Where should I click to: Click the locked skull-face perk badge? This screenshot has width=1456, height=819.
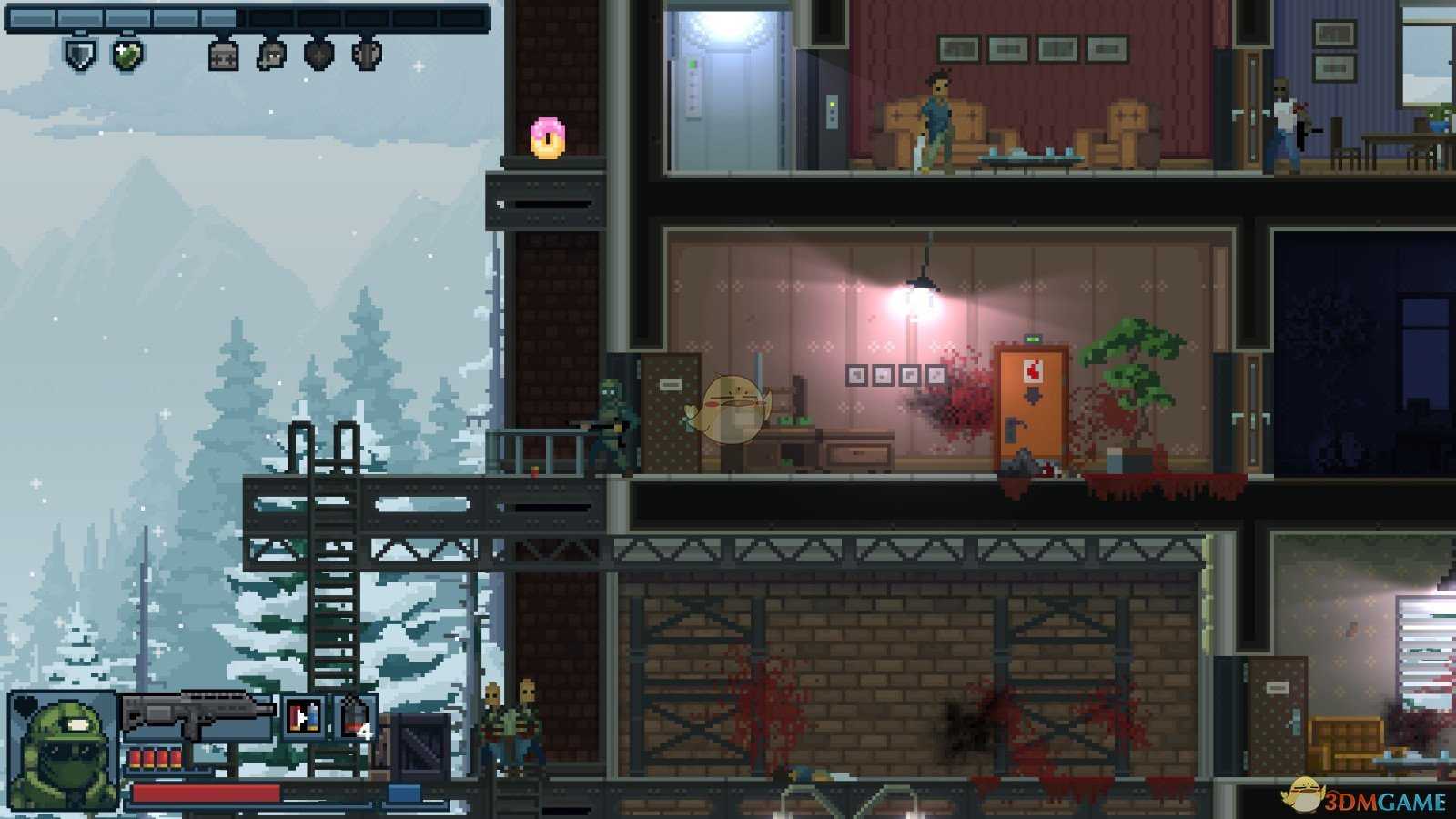[271, 55]
